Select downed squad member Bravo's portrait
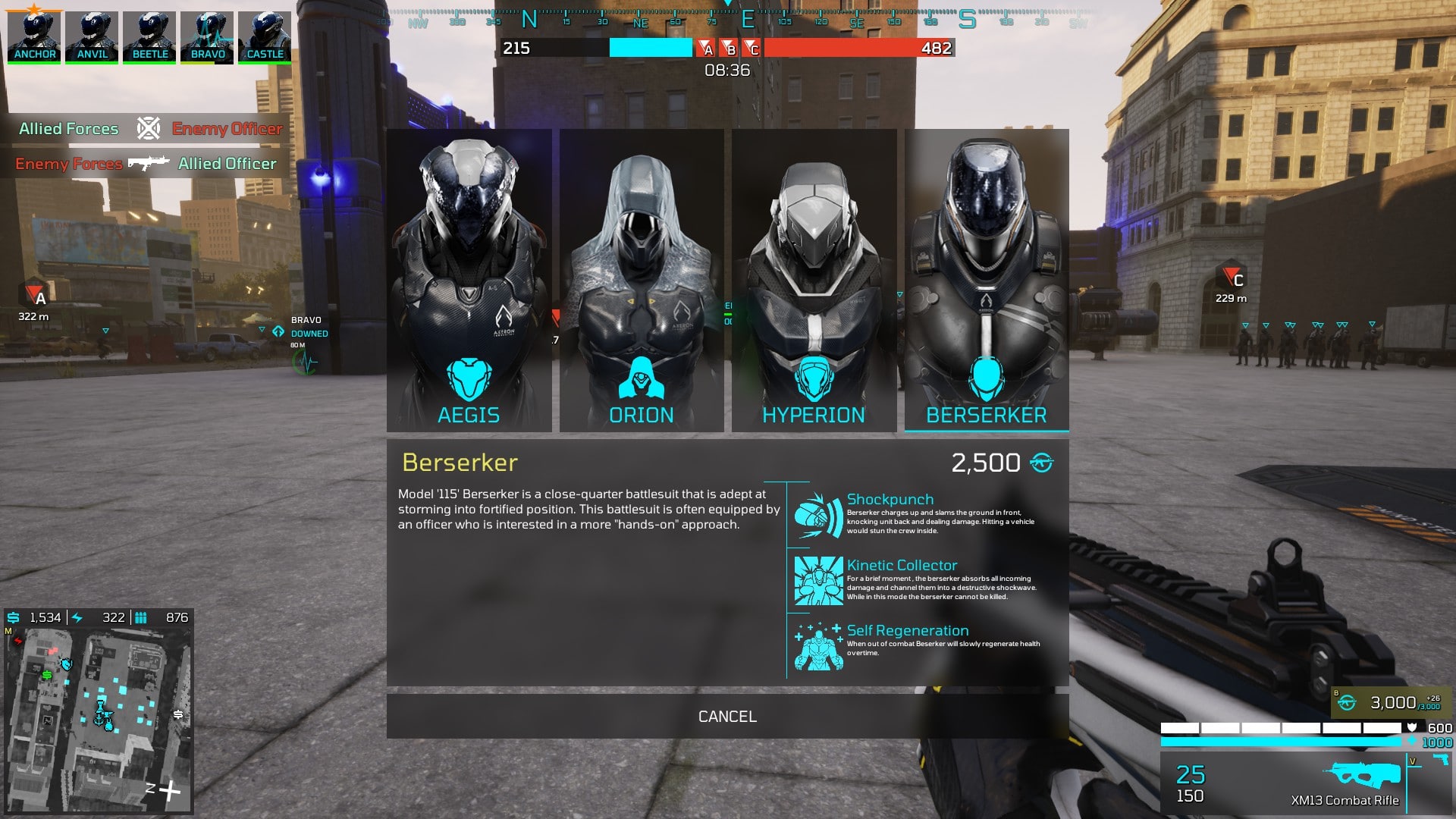Viewport: 1456px width, 819px height. [x=207, y=36]
